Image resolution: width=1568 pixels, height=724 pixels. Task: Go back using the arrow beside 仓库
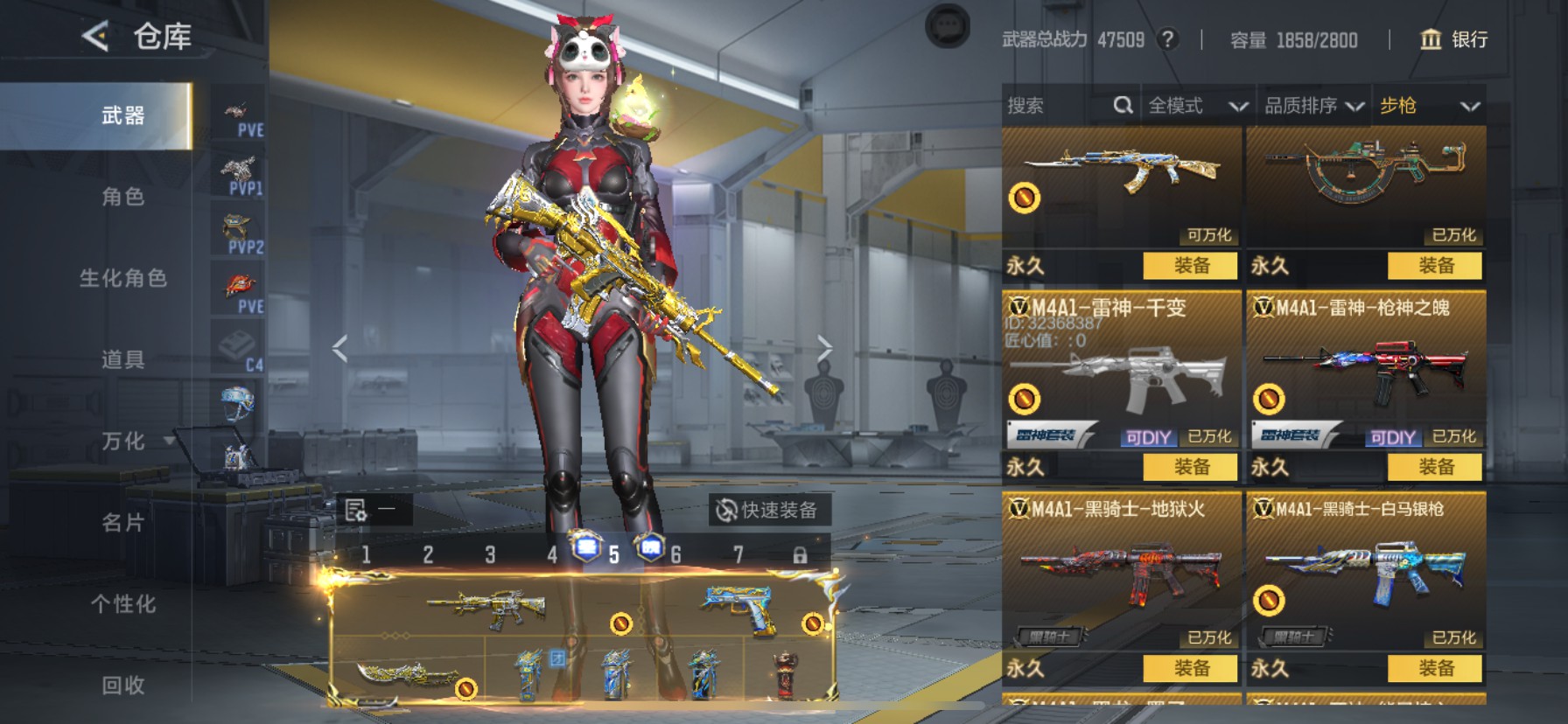(x=94, y=36)
